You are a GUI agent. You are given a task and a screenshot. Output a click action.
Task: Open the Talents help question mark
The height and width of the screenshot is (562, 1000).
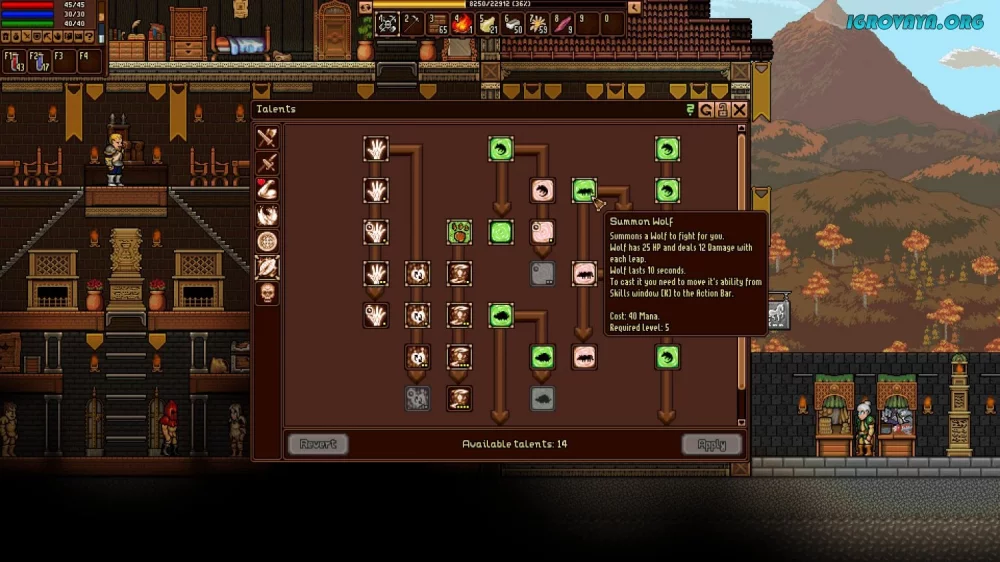pyautogui.click(x=690, y=110)
